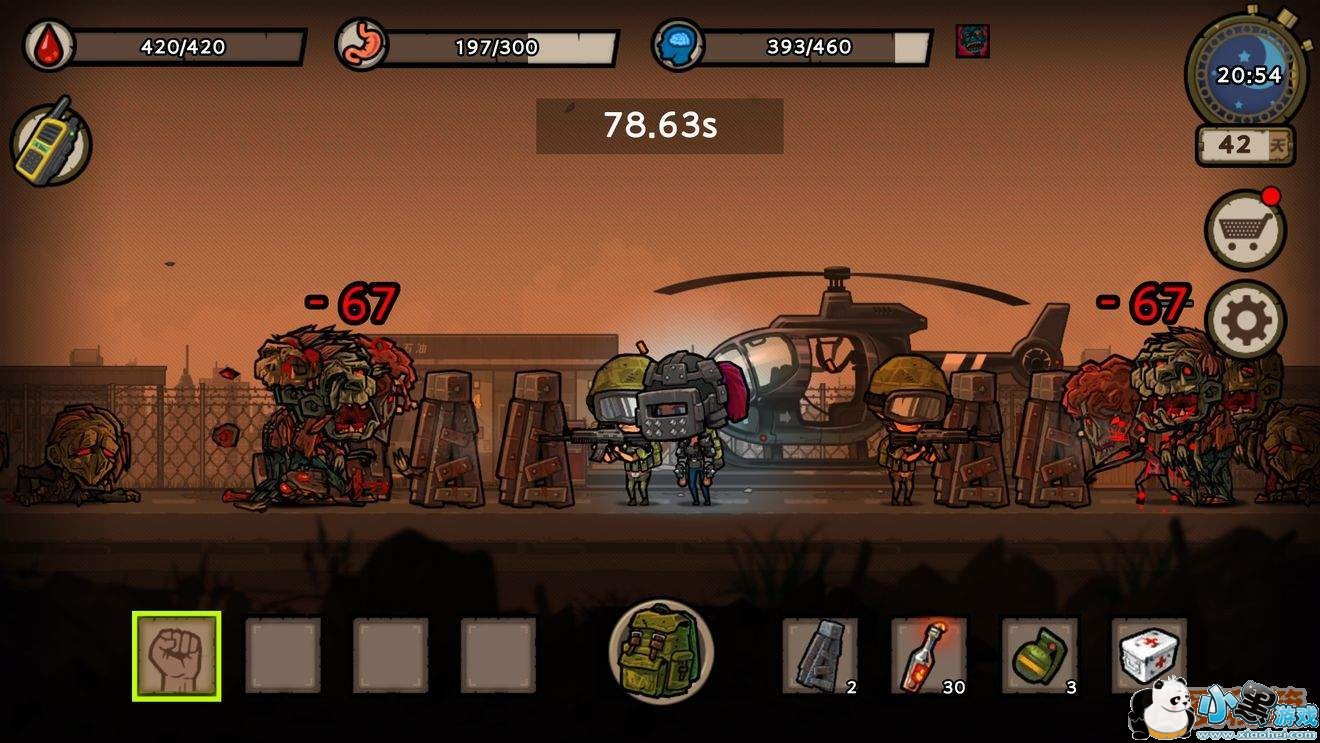Open the shopping cart store
This screenshot has width=1320, height=743.
1245,230
